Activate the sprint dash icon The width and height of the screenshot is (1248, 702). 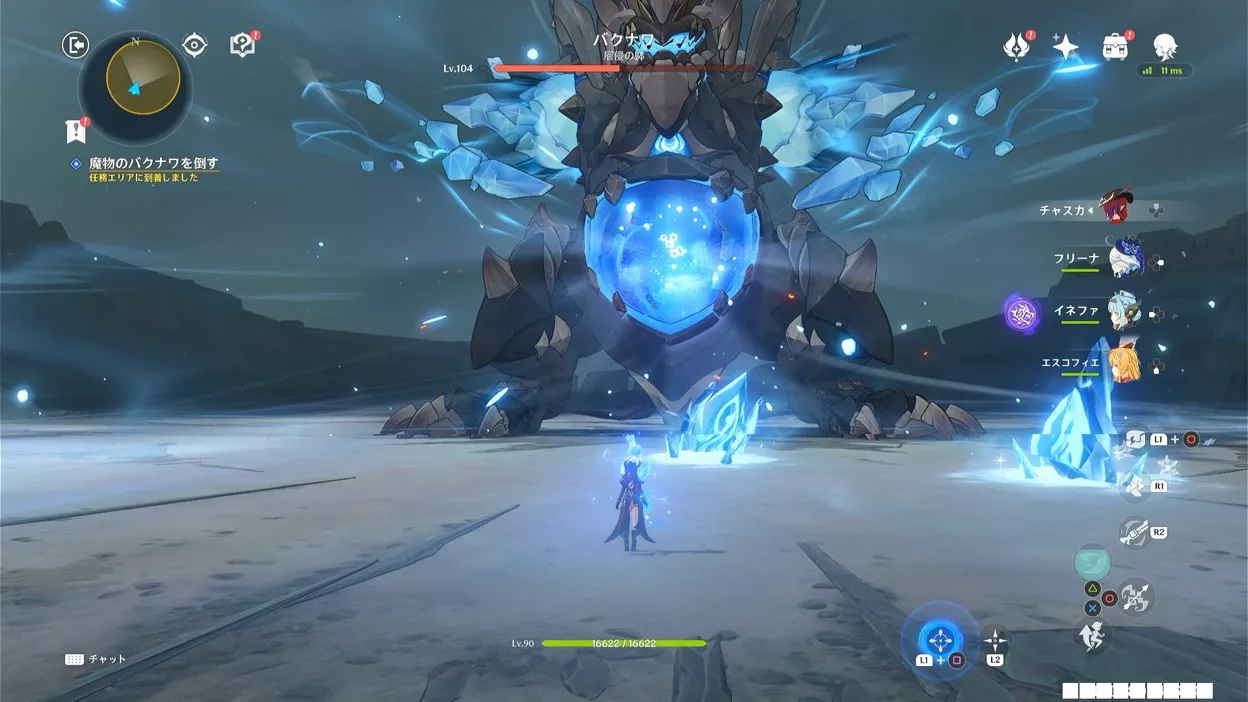tap(1092, 634)
